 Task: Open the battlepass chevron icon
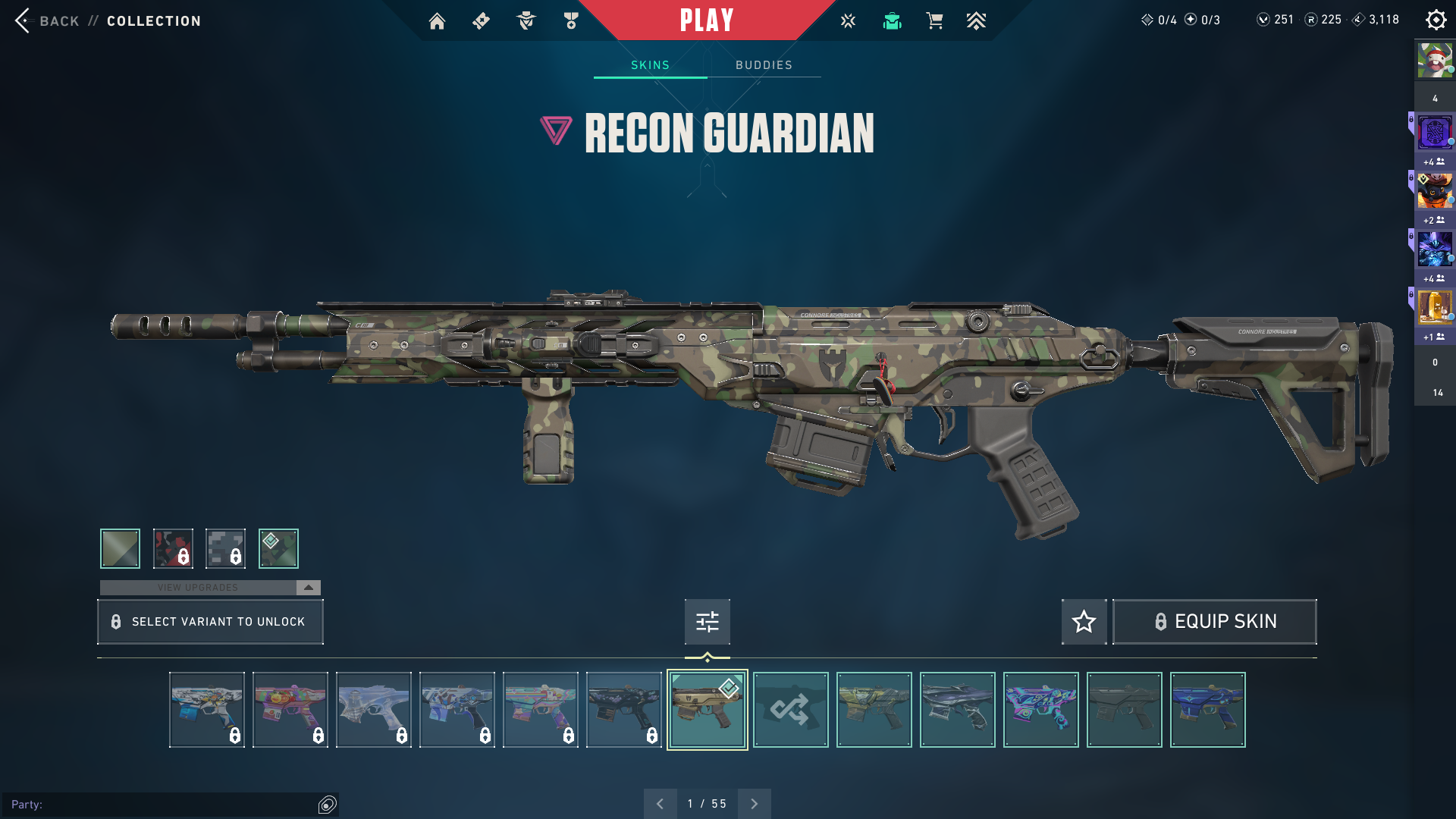click(976, 21)
